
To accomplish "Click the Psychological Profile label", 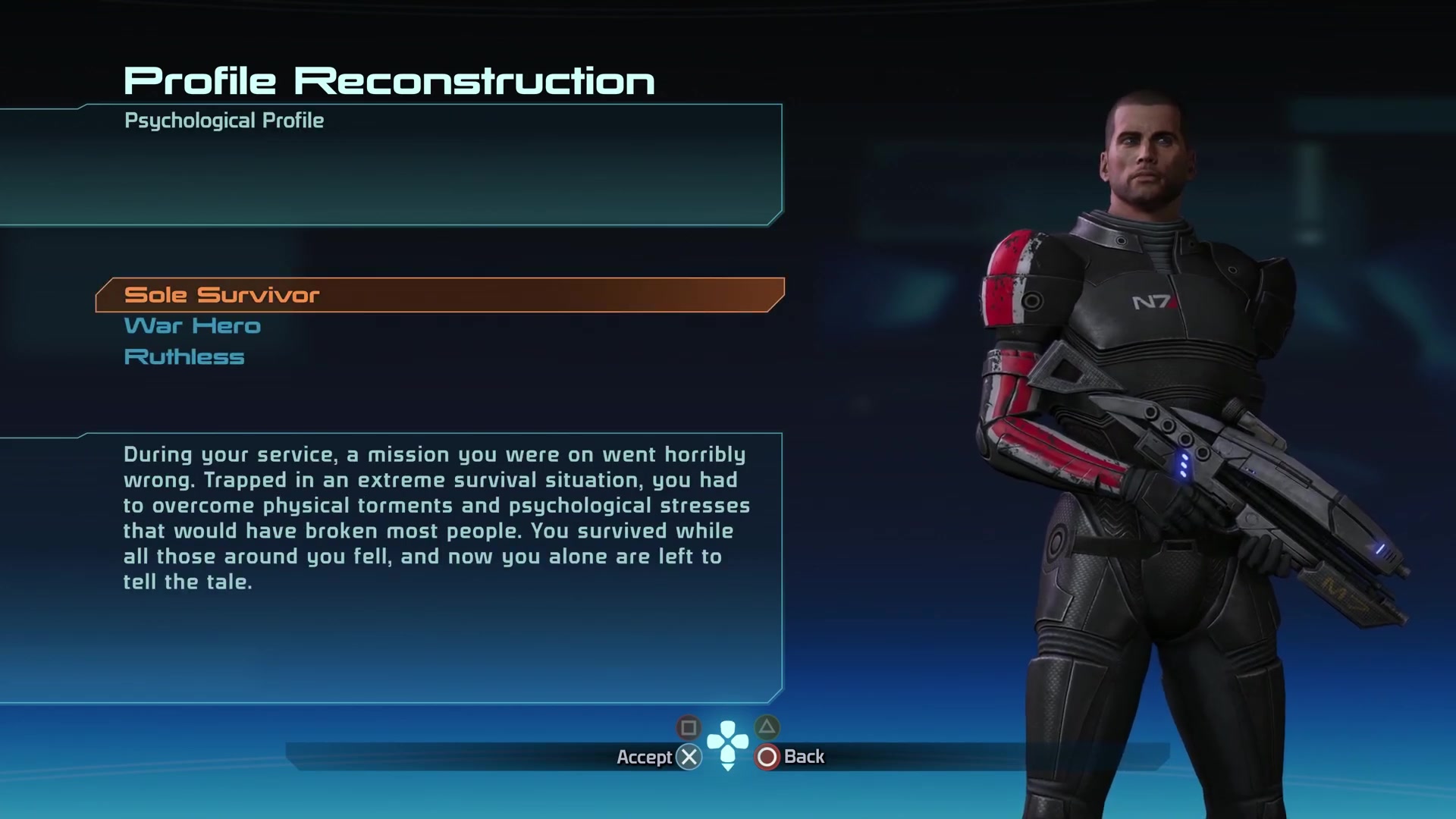I will [224, 120].
